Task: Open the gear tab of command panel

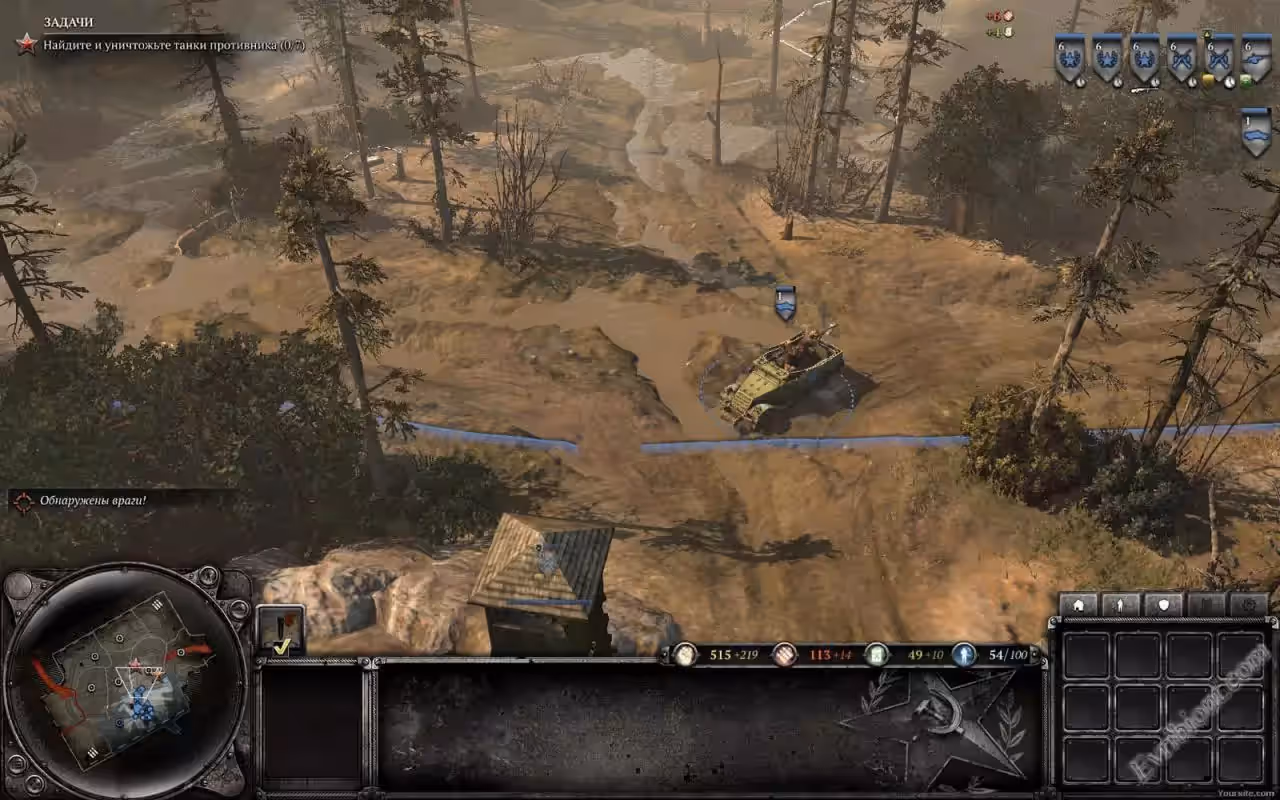Action: [x=1249, y=605]
